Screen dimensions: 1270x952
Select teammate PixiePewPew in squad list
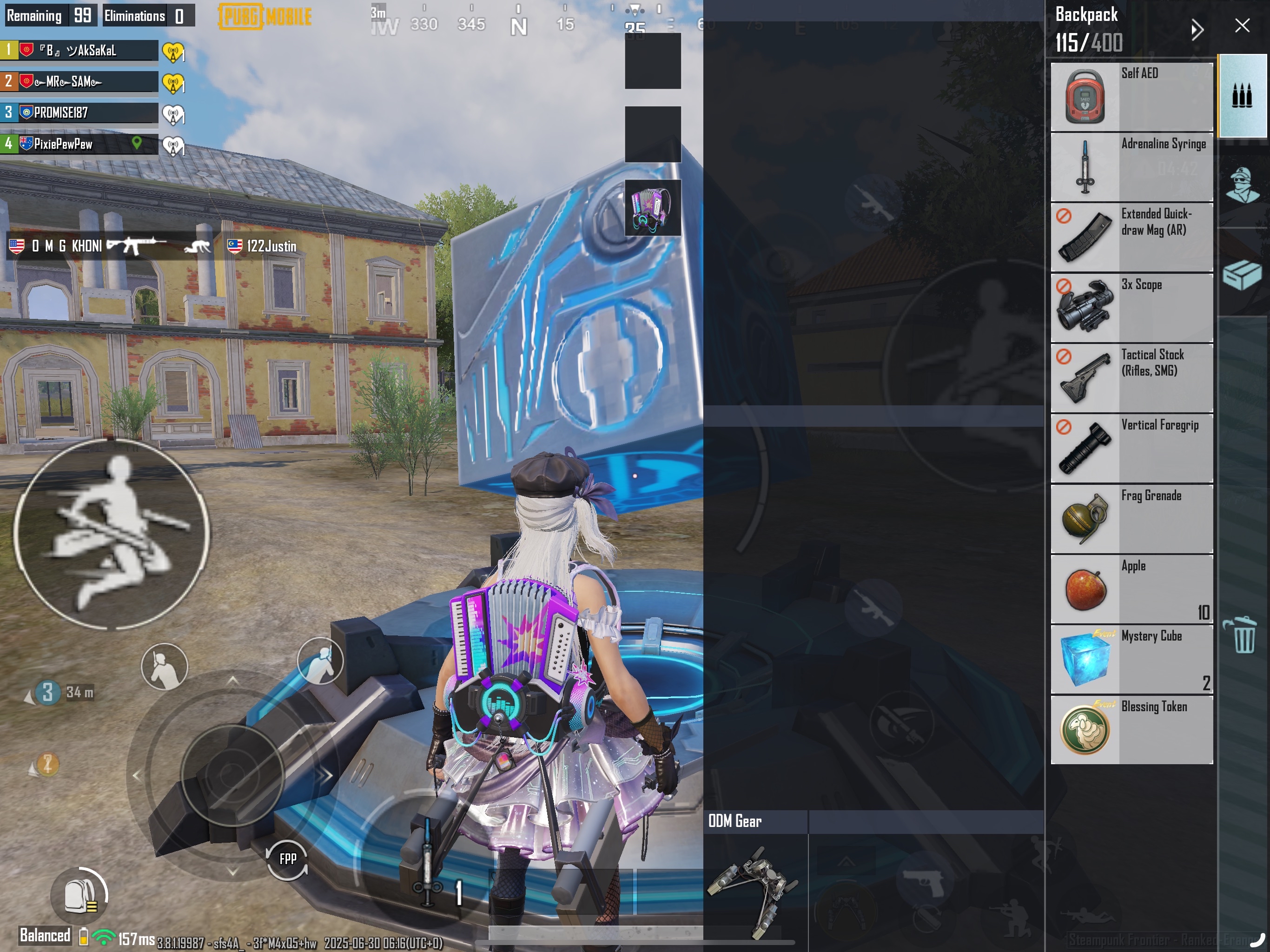[79, 144]
